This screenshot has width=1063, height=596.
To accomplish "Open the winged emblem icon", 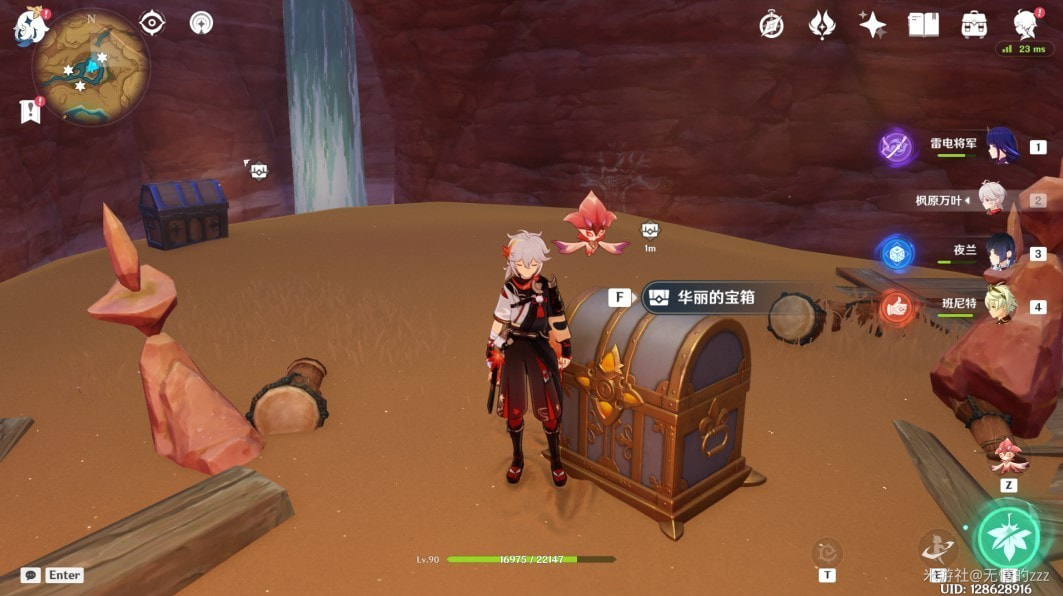I will tap(822, 25).
